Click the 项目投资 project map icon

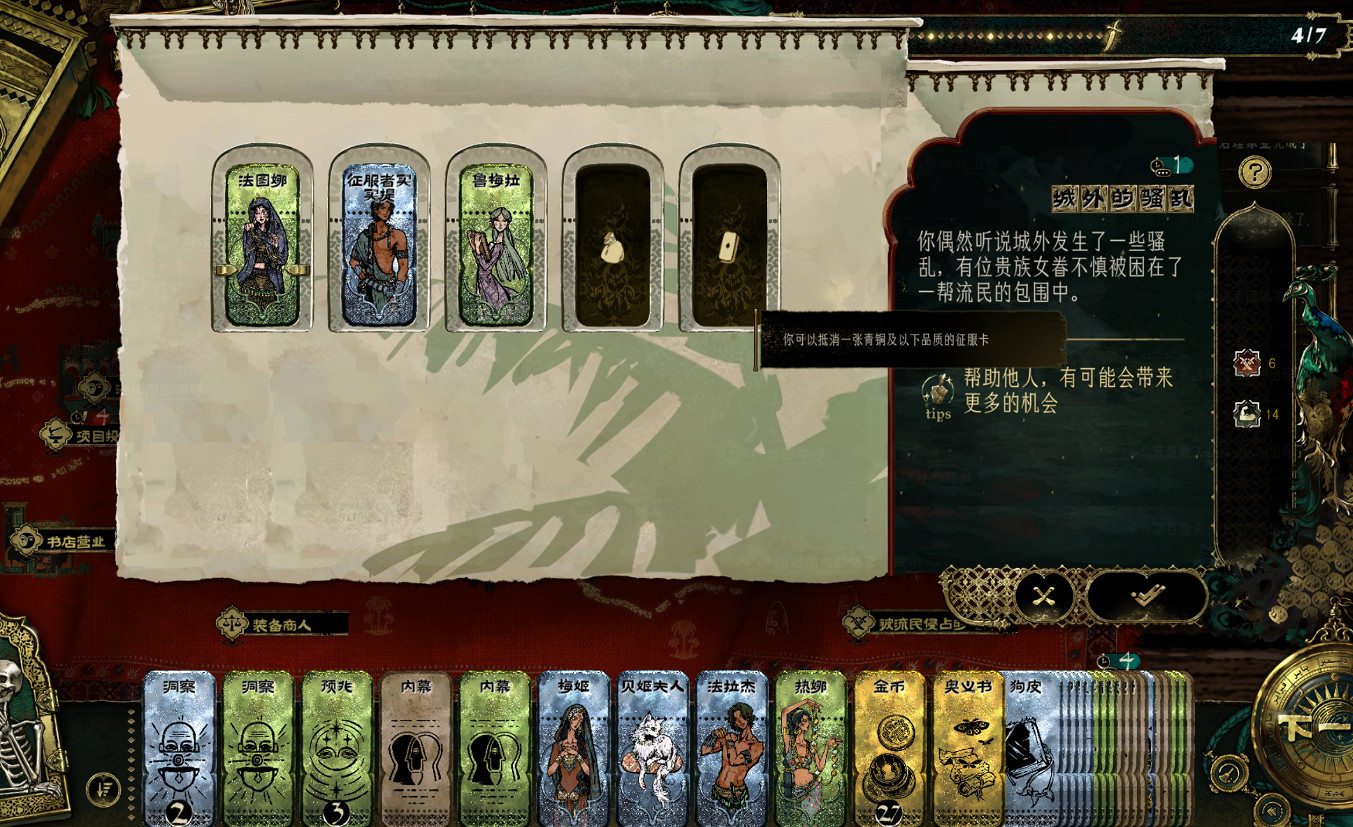(x=56, y=435)
